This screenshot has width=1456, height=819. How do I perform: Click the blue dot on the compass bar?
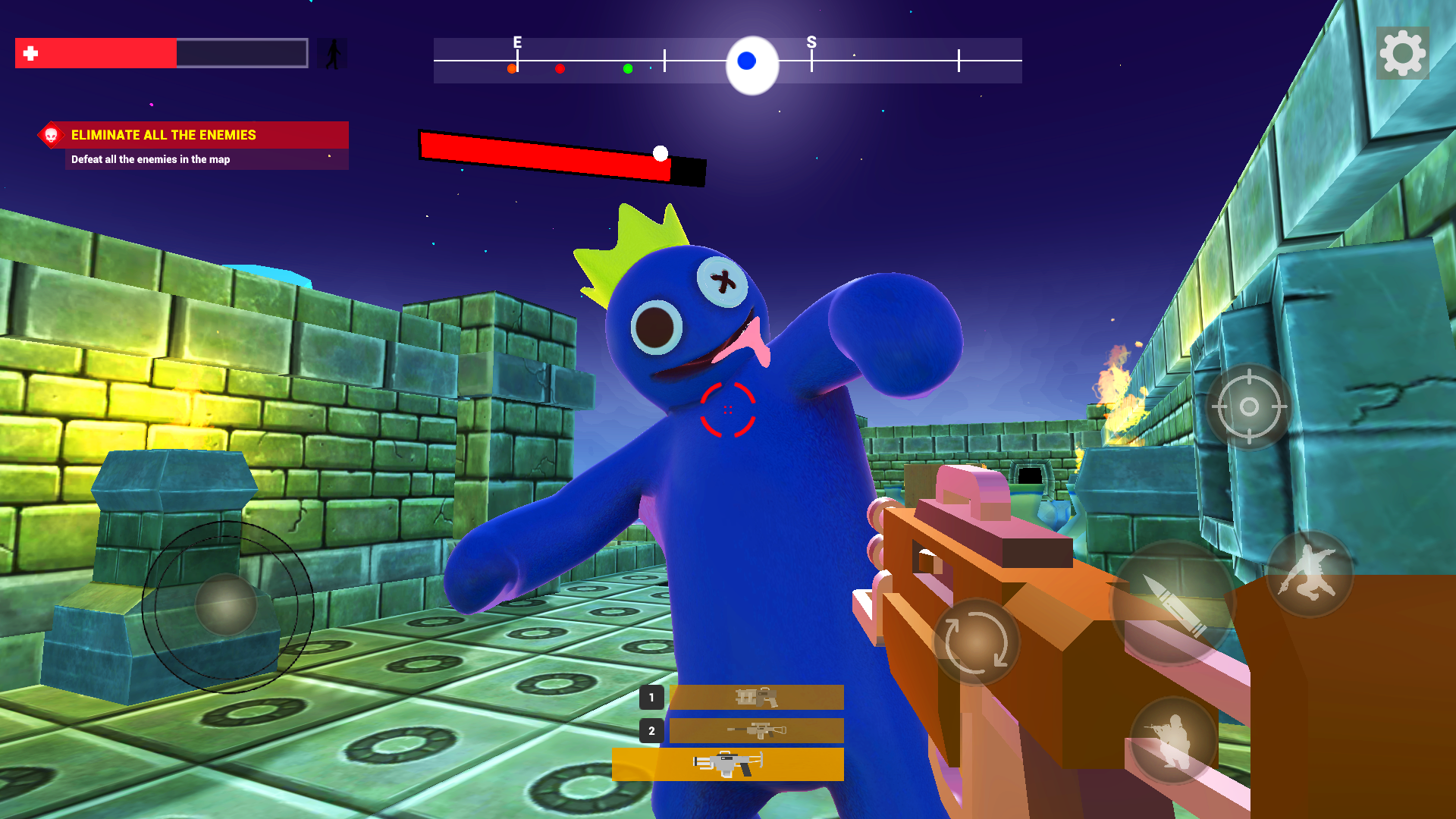(747, 59)
